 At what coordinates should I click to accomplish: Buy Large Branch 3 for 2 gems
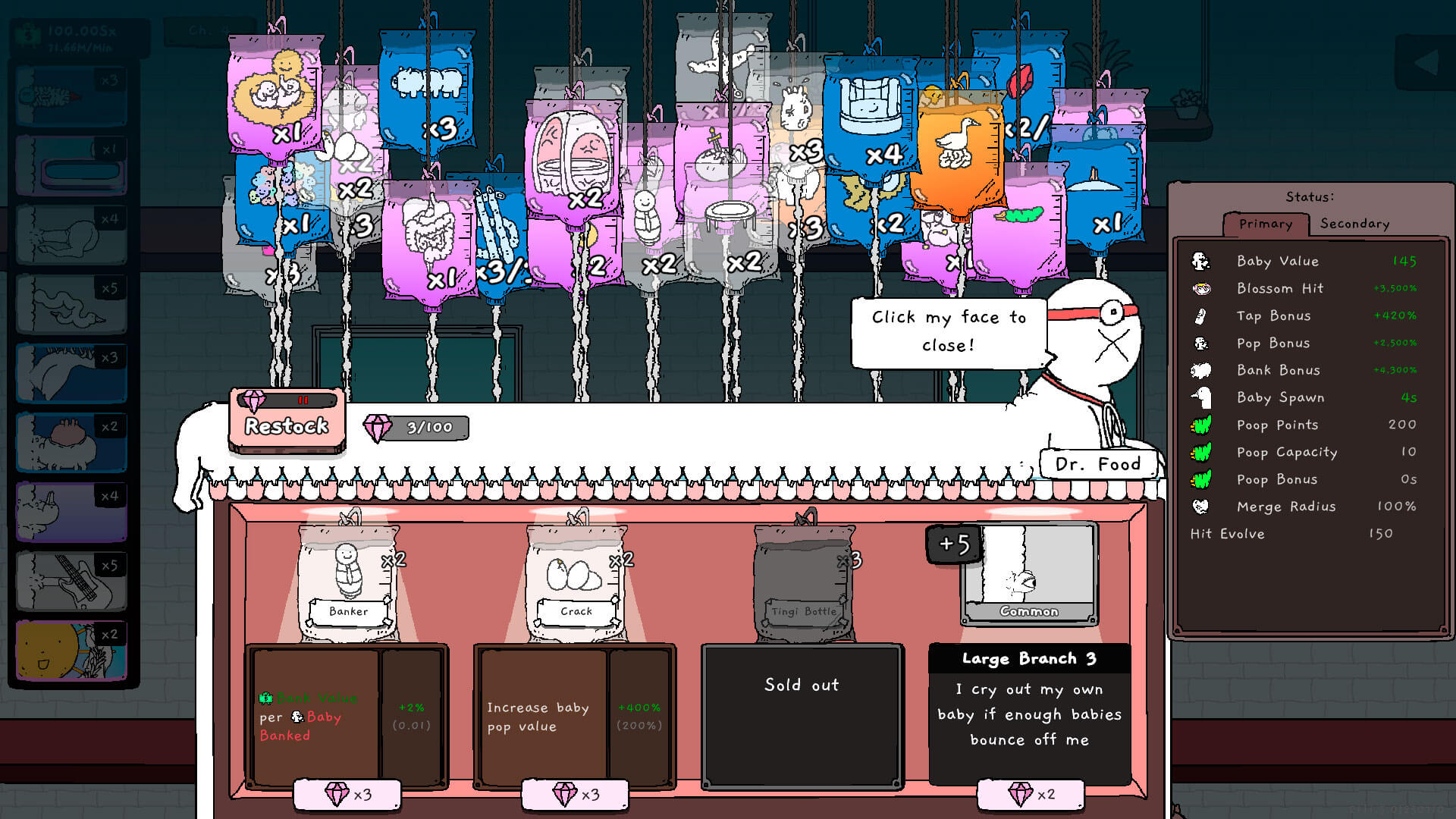pos(1031,794)
